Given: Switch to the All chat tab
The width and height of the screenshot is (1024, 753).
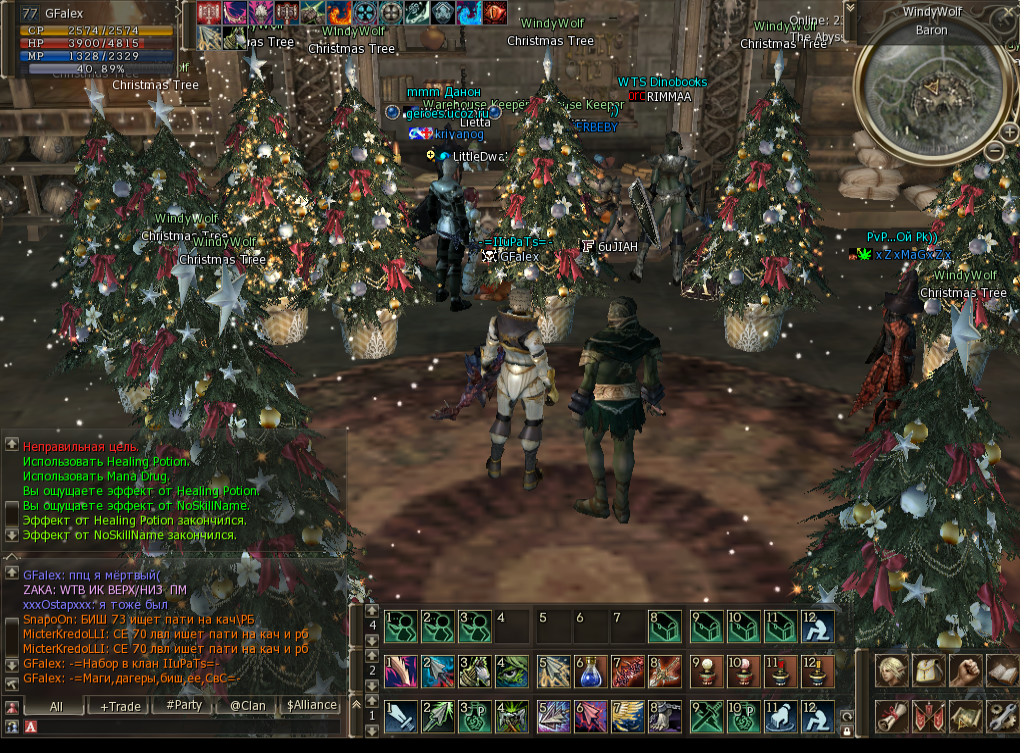Looking at the screenshot, I should point(56,705).
